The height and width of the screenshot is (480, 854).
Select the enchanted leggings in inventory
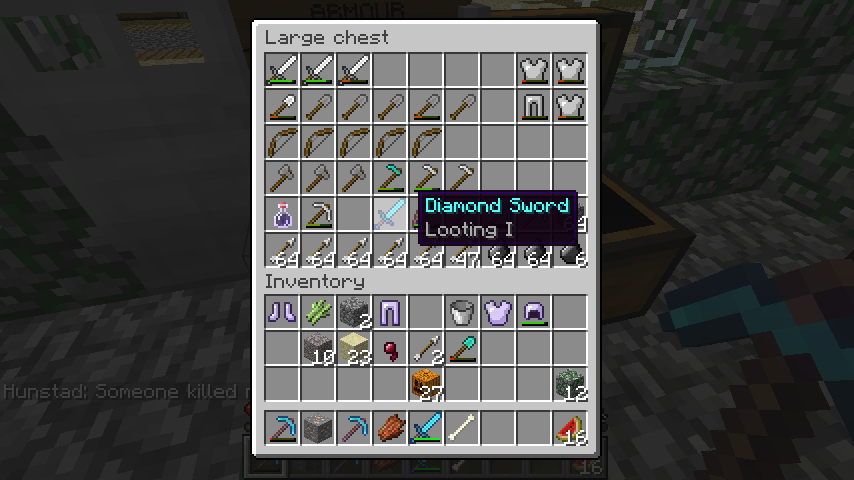click(391, 313)
